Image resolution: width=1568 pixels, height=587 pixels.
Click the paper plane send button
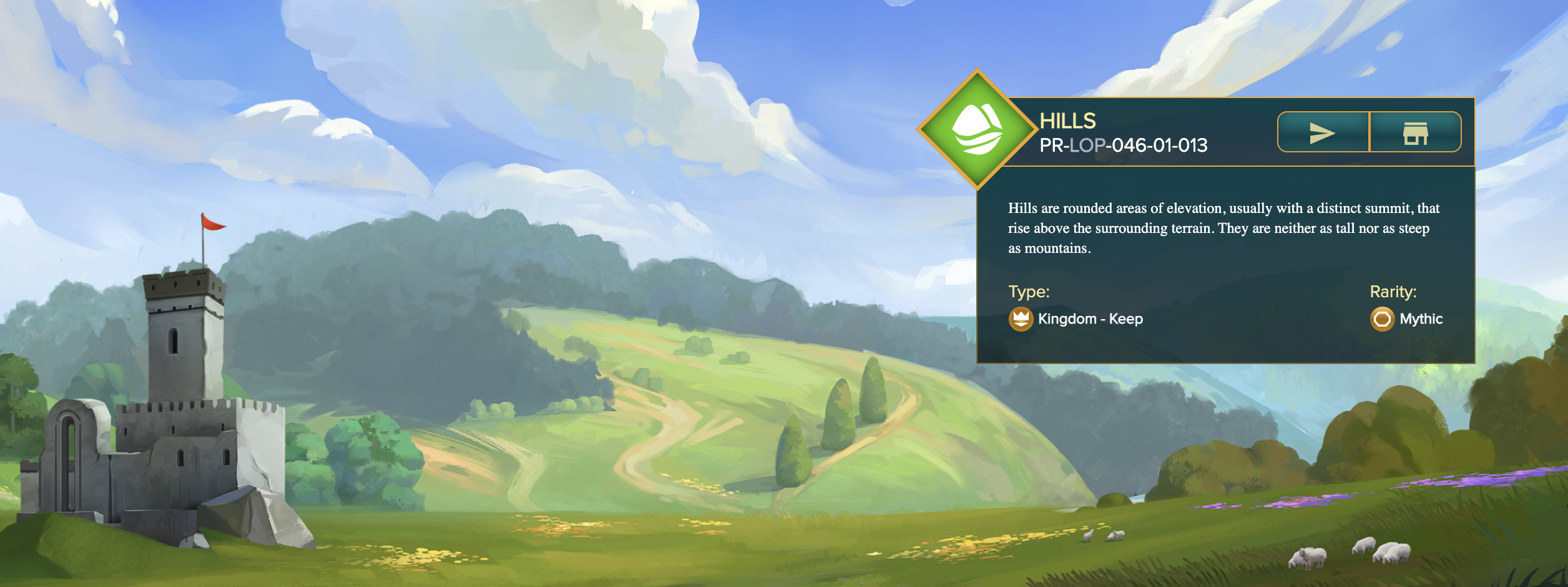click(x=1323, y=132)
